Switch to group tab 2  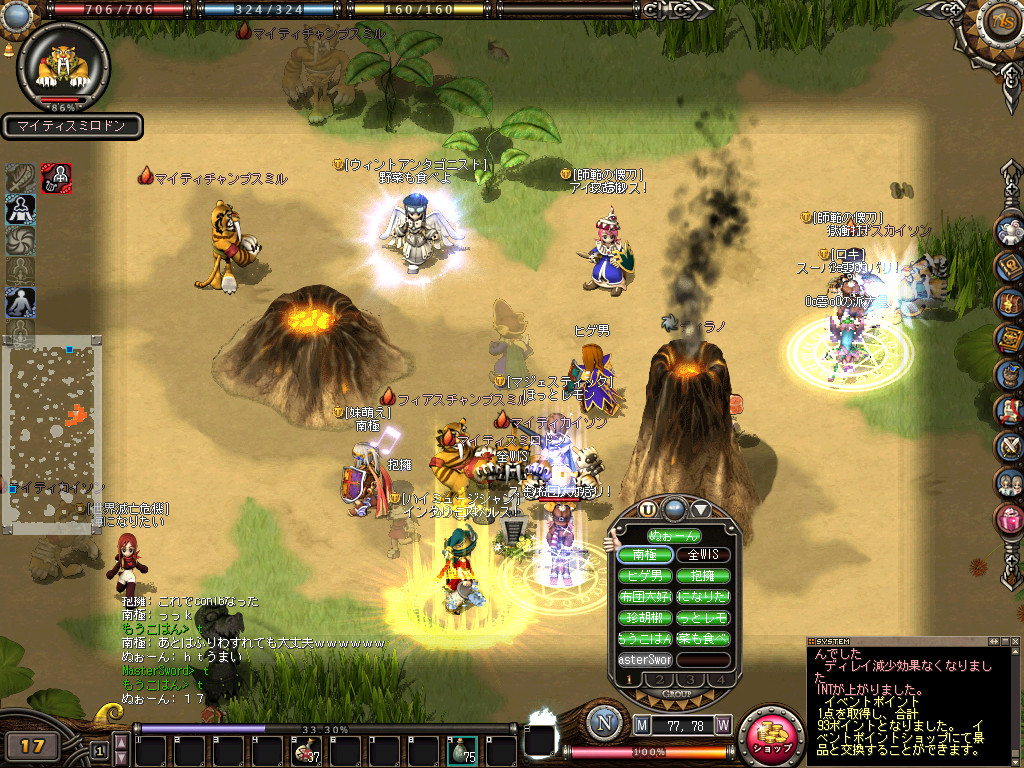pos(660,680)
